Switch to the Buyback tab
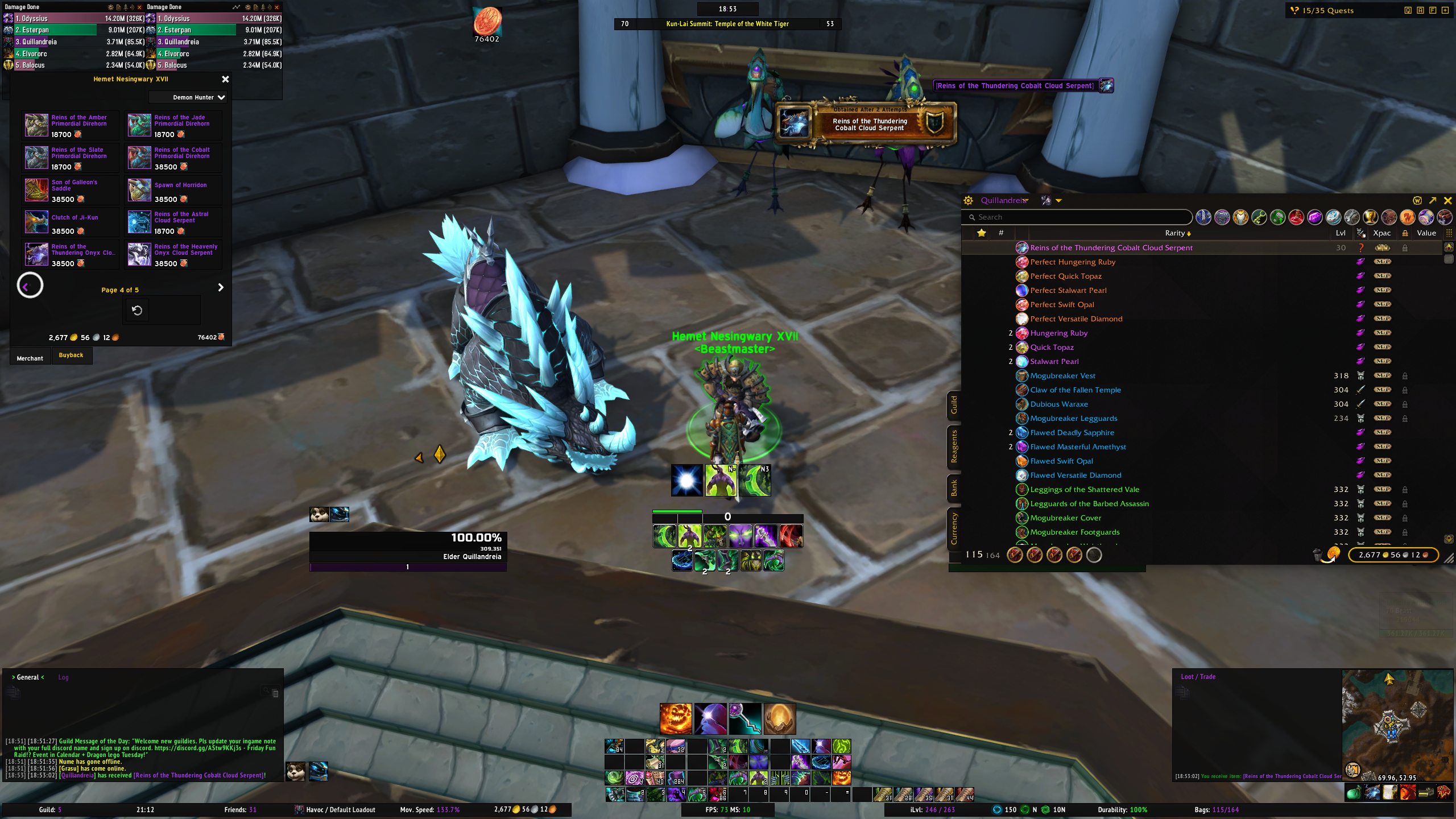The width and height of the screenshot is (1456, 819). coord(71,355)
